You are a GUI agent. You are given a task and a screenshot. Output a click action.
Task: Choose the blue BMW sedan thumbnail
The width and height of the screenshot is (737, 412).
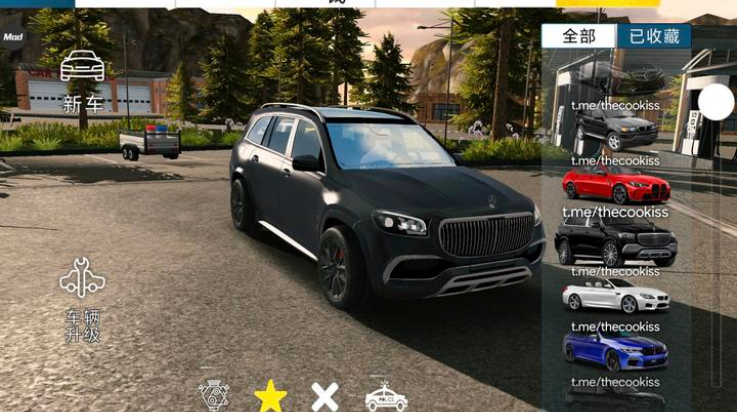coord(615,351)
